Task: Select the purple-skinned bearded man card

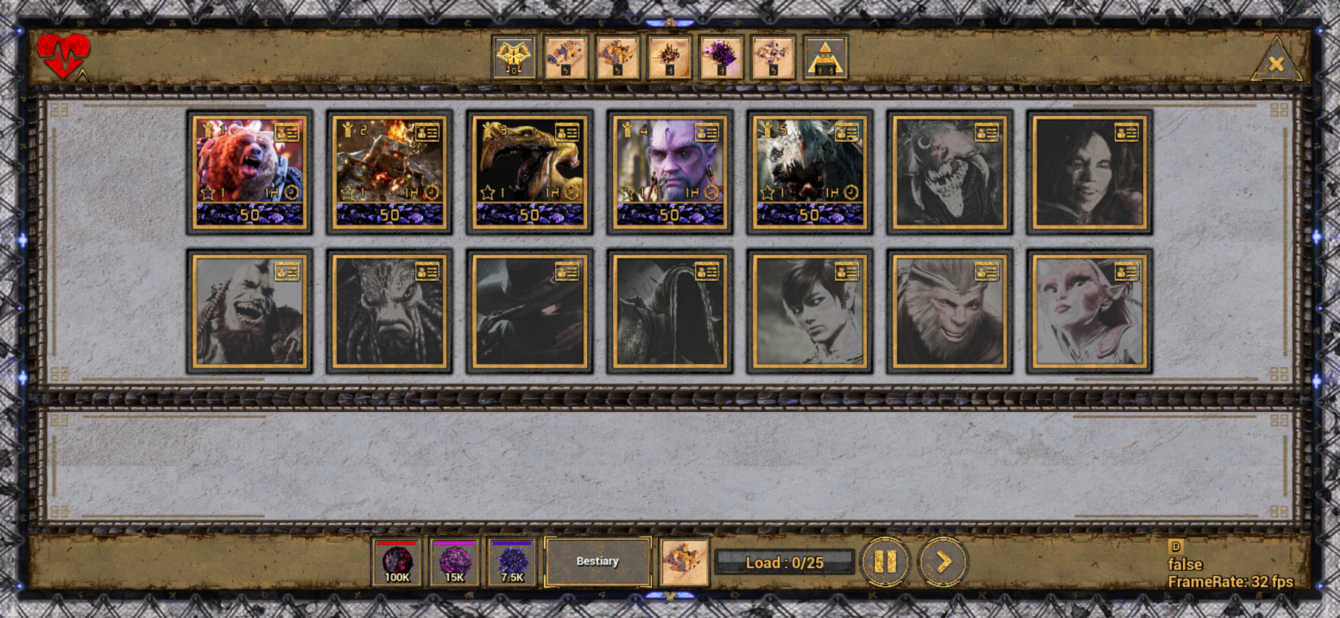Action: (669, 172)
